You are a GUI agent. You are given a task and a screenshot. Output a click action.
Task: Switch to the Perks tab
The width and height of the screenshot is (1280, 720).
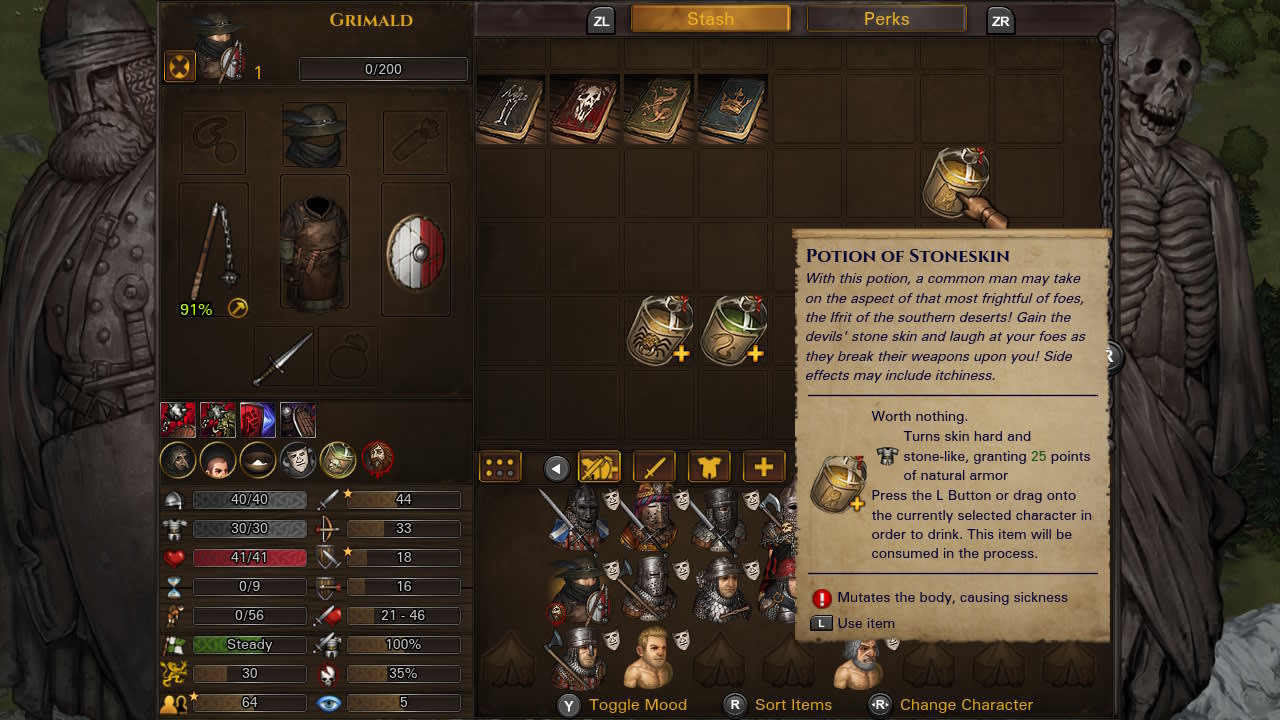[x=886, y=18]
